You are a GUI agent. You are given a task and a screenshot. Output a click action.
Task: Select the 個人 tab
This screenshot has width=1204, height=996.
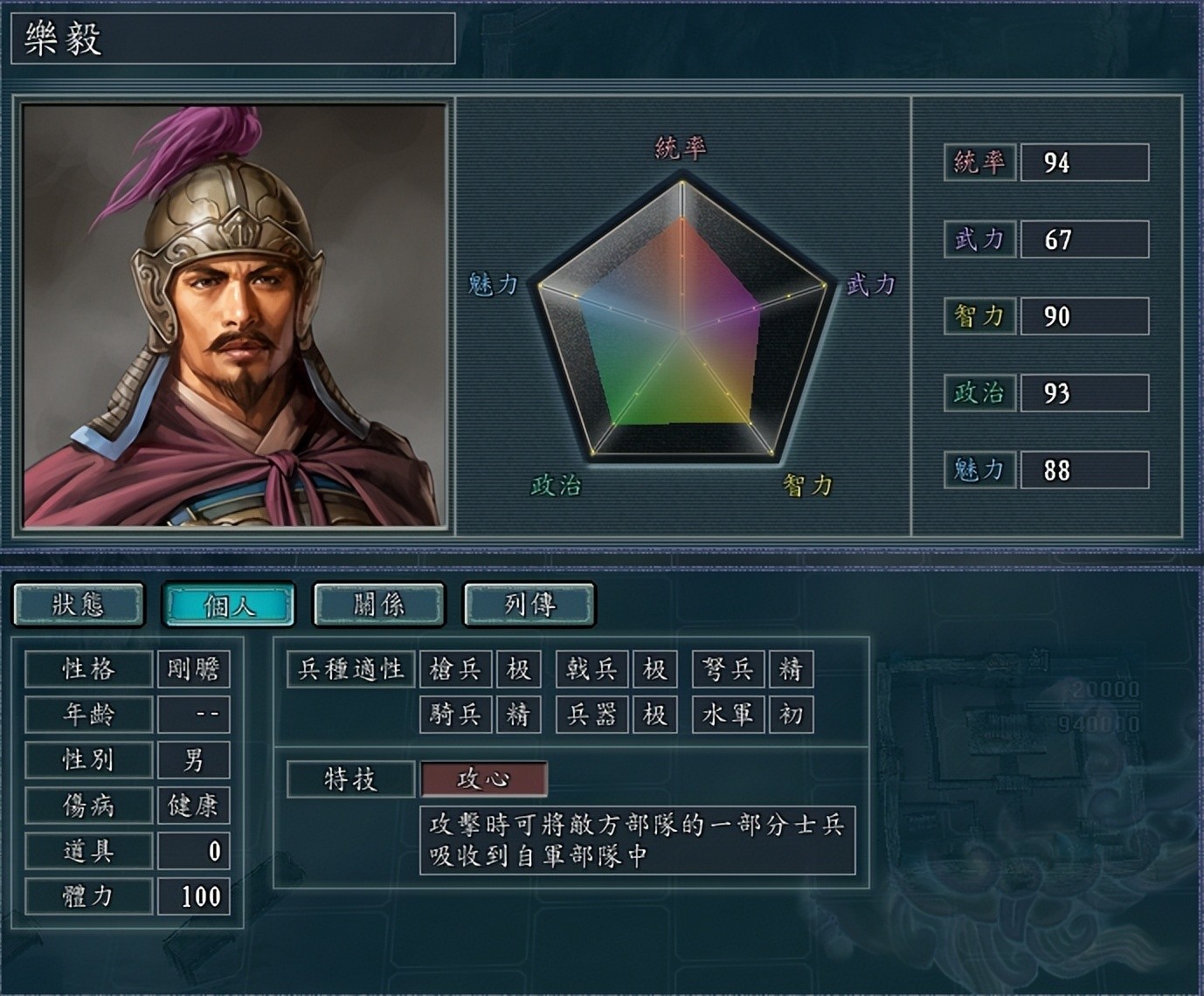click(229, 605)
